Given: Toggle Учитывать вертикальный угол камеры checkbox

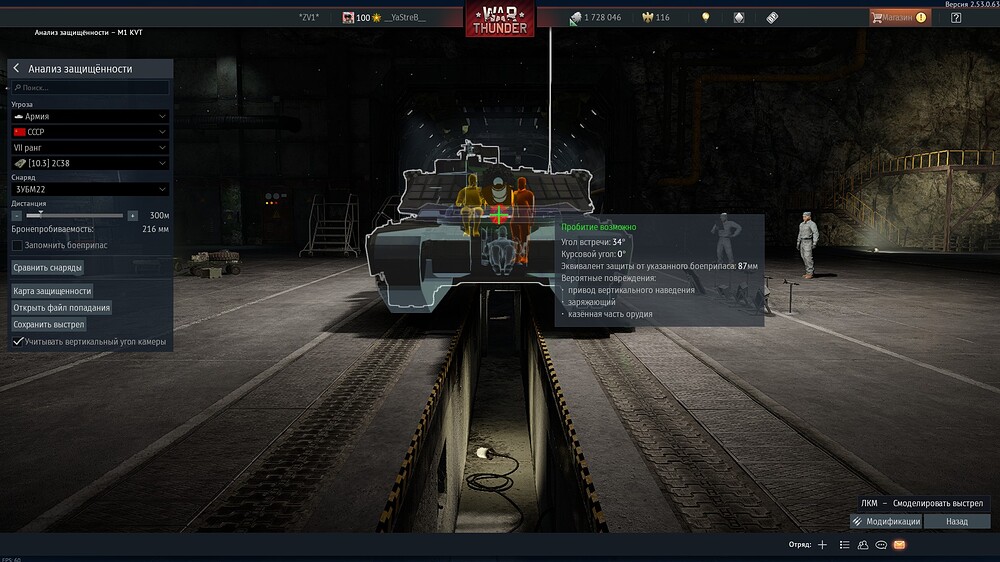Looking at the screenshot, I should coord(18,342).
